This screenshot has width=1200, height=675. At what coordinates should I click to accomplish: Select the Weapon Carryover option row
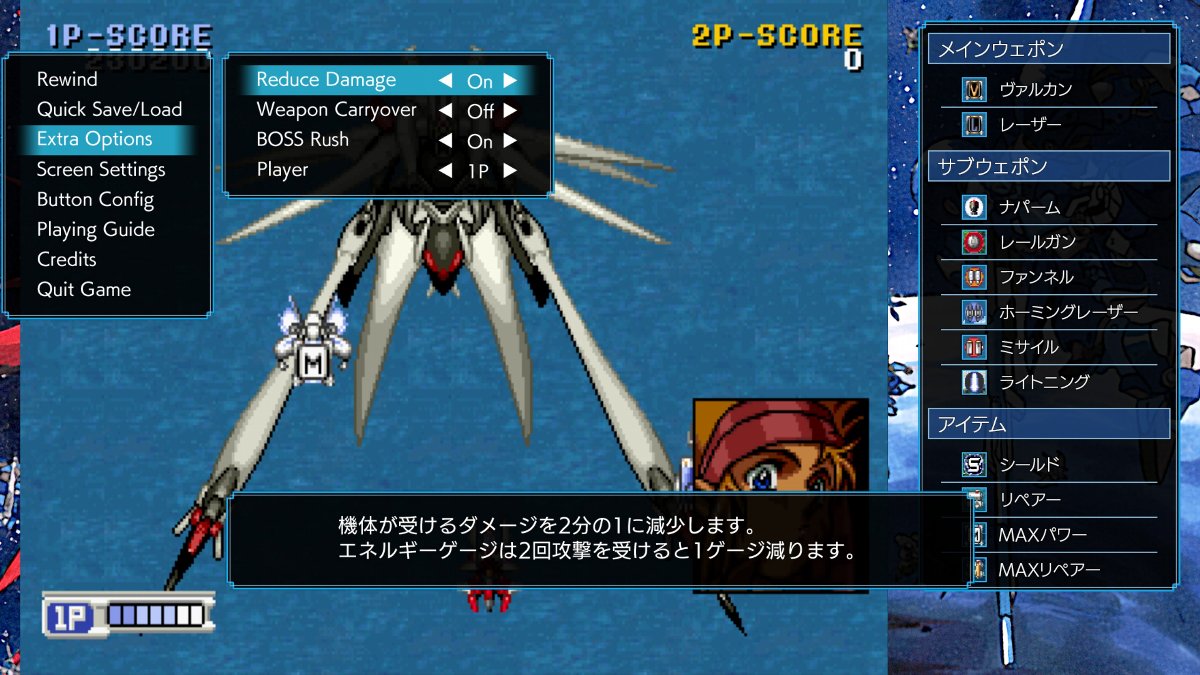click(336, 110)
